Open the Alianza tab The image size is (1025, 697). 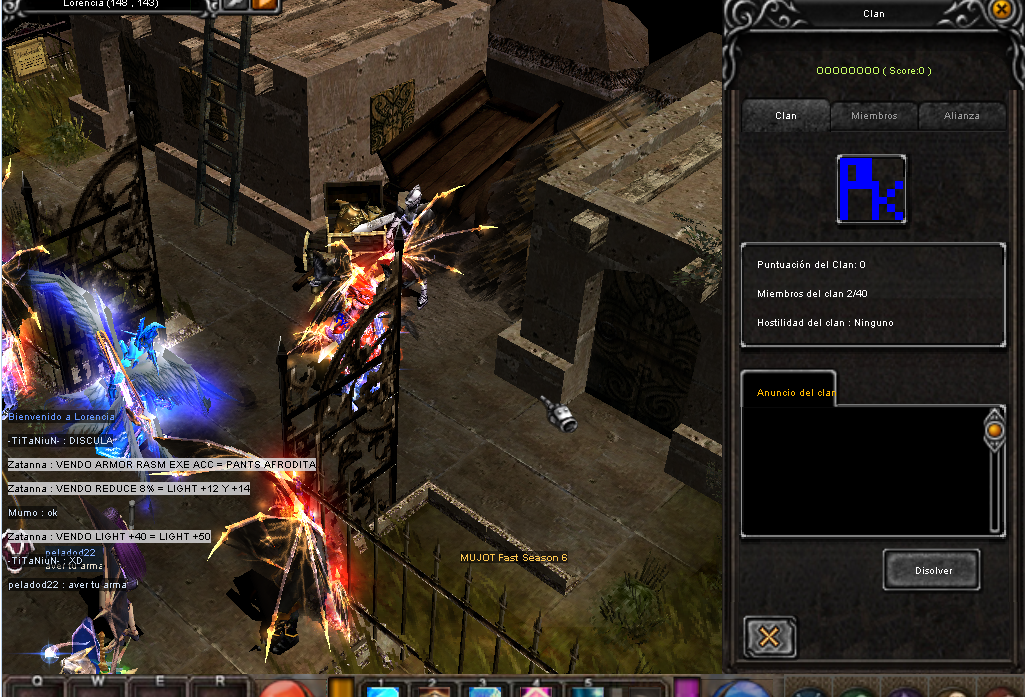coord(961,116)
